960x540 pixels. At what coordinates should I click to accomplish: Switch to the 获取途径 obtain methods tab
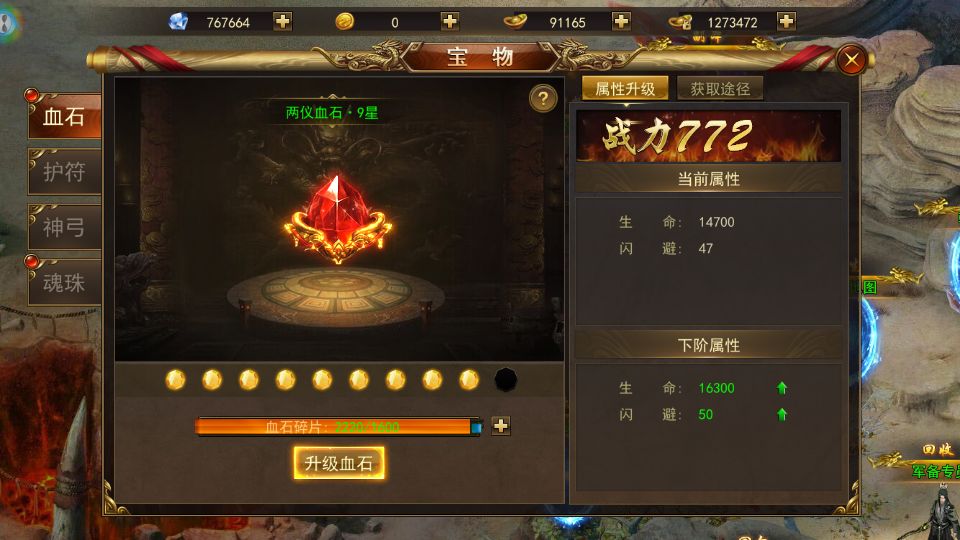[720, 88]
